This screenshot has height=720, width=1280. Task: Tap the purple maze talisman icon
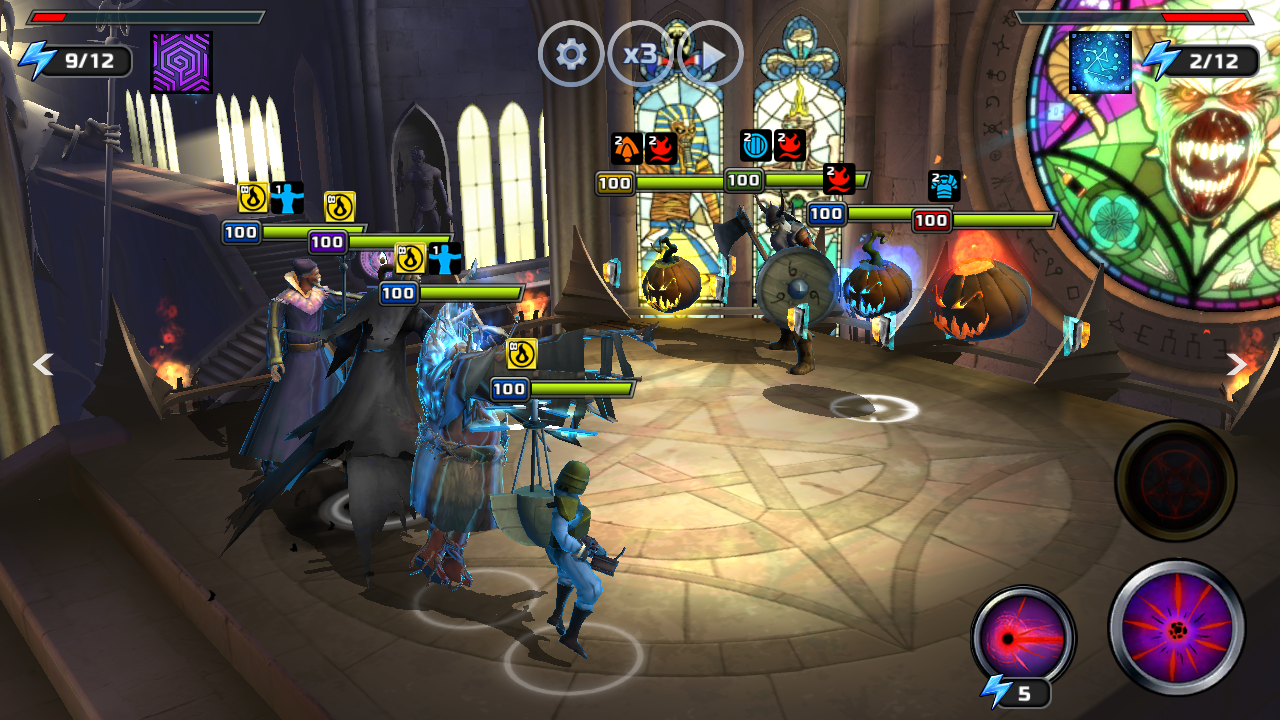181,62
